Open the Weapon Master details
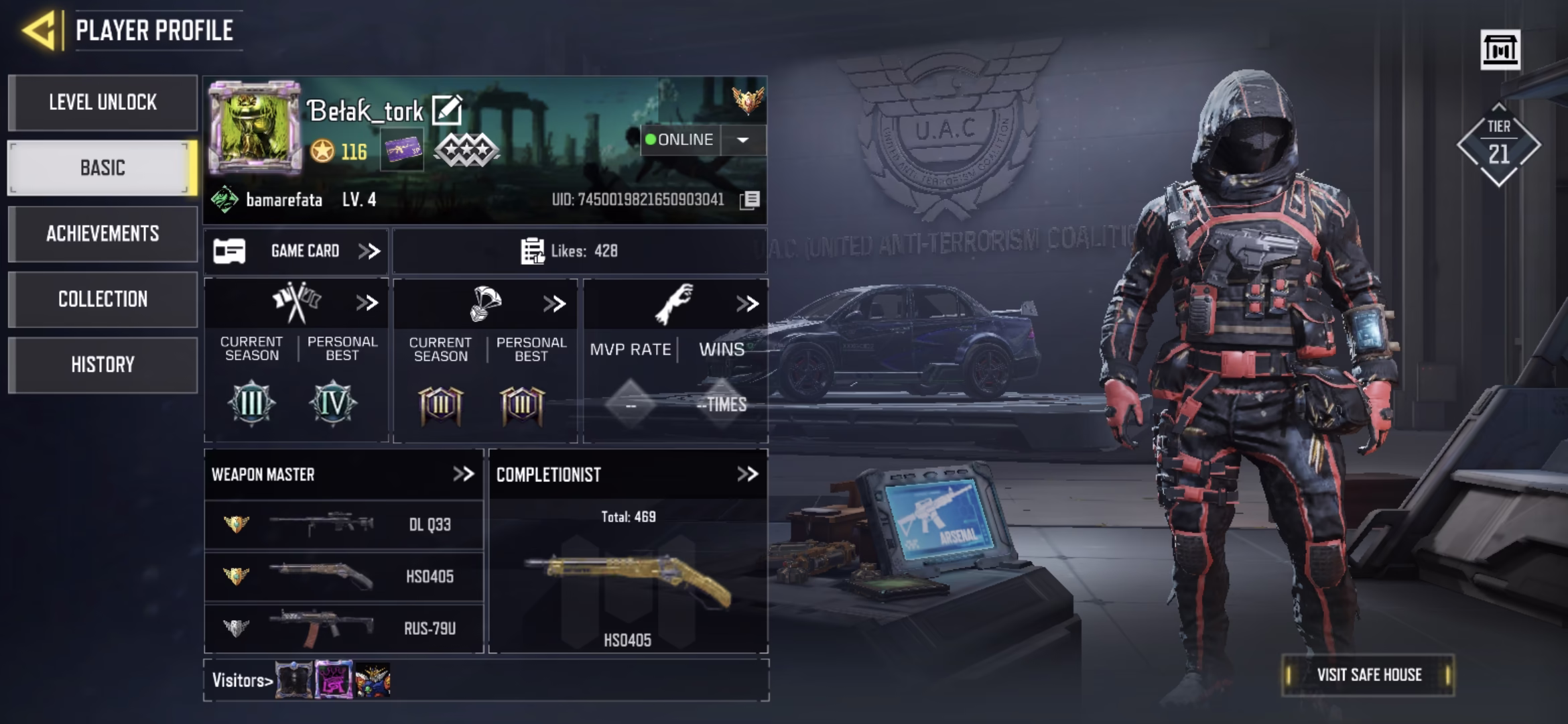Viewport: 1568px width, 724px height. coord(463,475)
